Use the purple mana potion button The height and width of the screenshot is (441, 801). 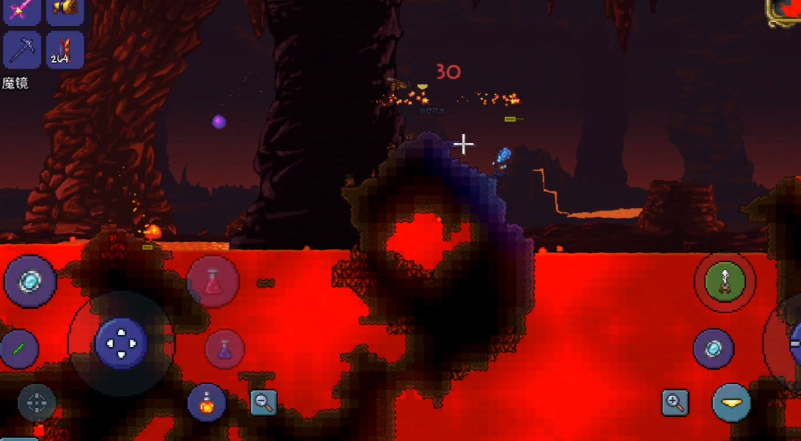pyautogui.click(x=226, y=349)
